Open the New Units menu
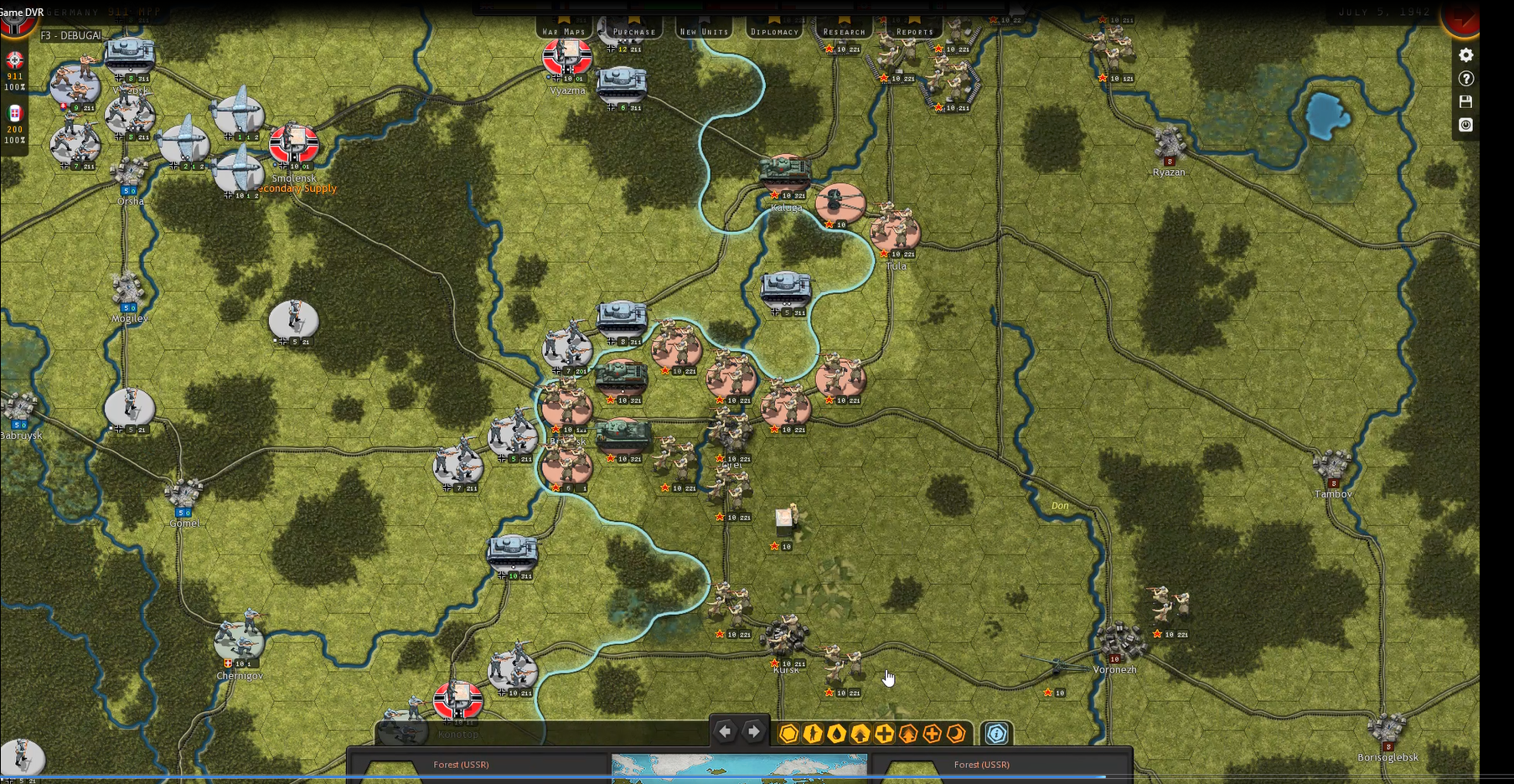Screen dimensions: 1514x784 704,31
